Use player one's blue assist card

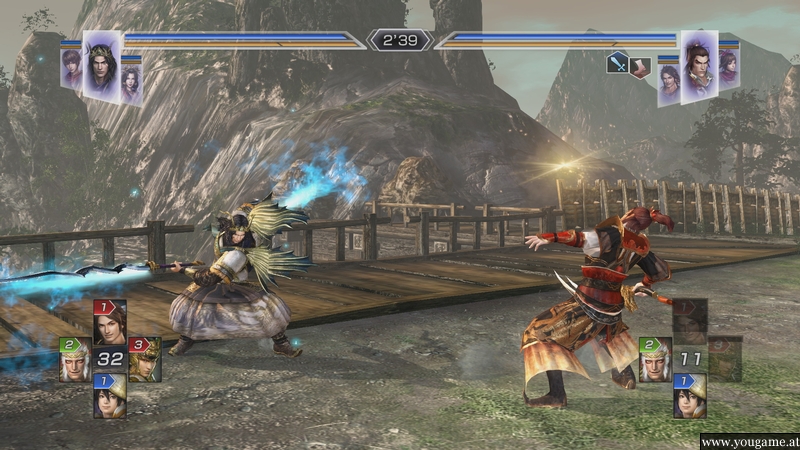coord(109,396)
